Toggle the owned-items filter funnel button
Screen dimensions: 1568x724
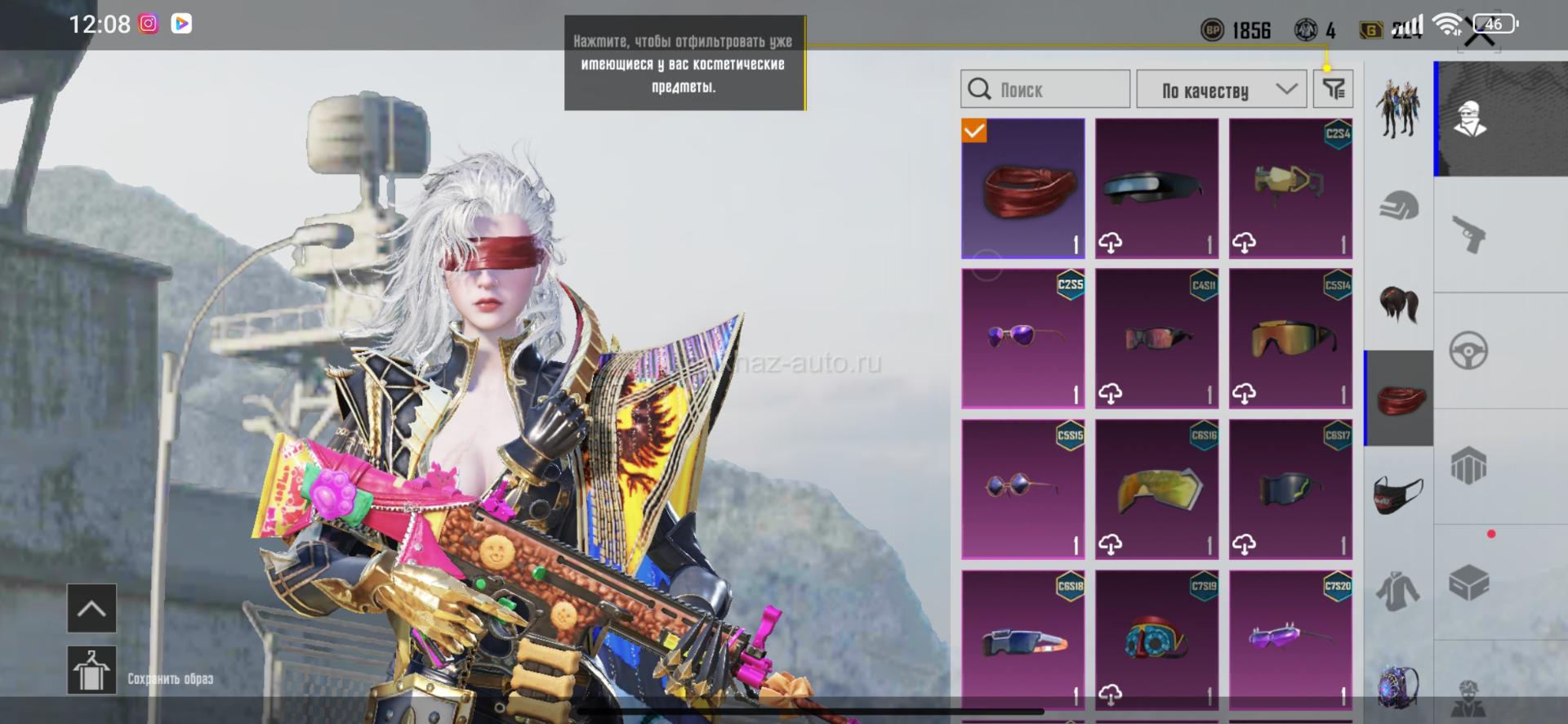point(1333,89)
